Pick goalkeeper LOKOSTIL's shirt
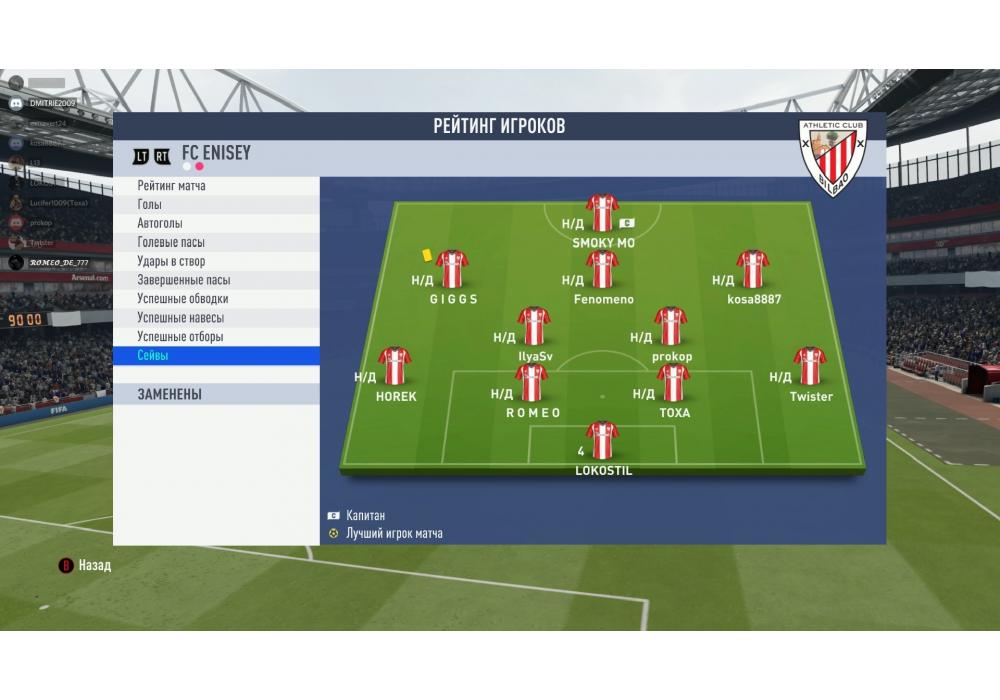Screen dimensions: 1000x700 602,440
